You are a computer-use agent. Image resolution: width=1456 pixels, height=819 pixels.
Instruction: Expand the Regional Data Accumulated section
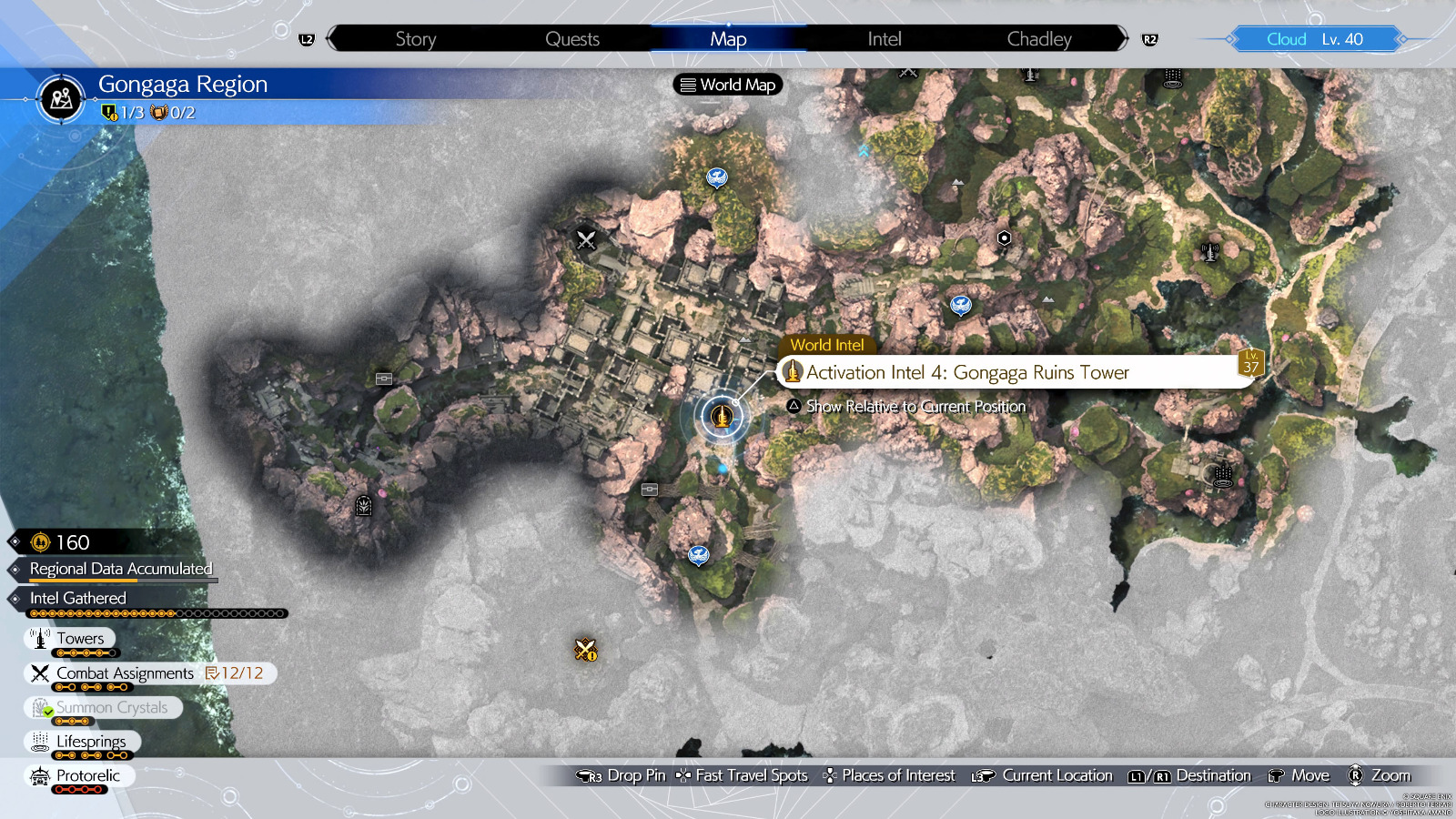[x=119, y=569]
